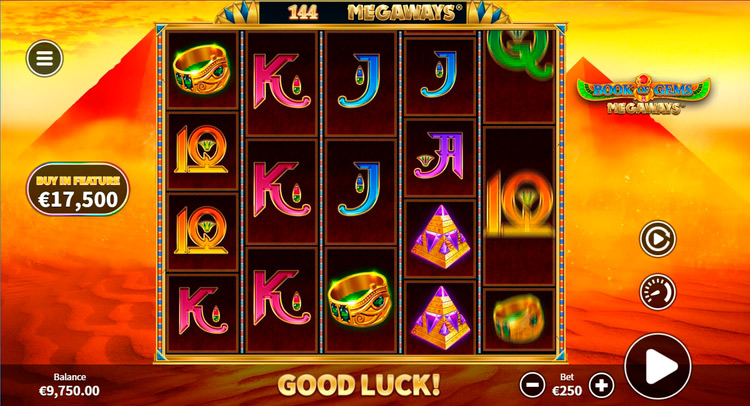Toggle the turbo speed gauge button
This screenshot has width=750, height=406.
(x=657, y=291)
